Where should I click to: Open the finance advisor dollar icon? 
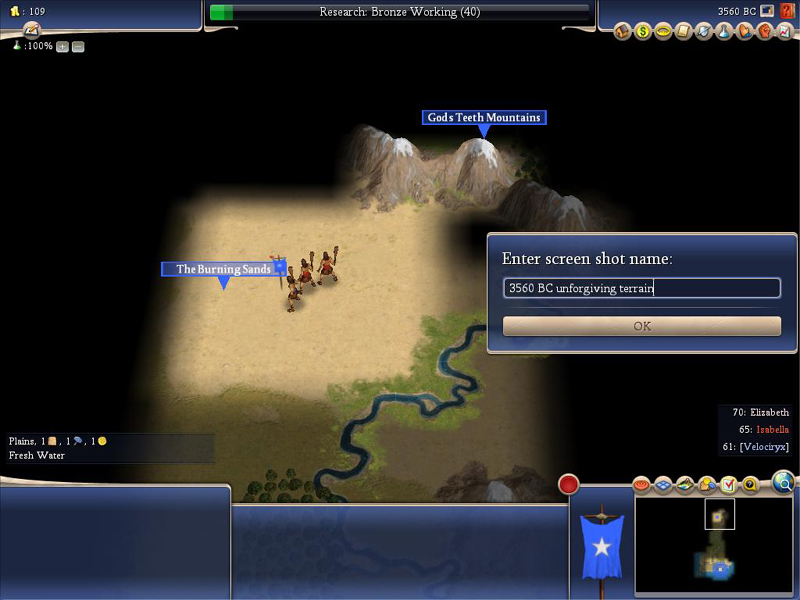point(642,32)
